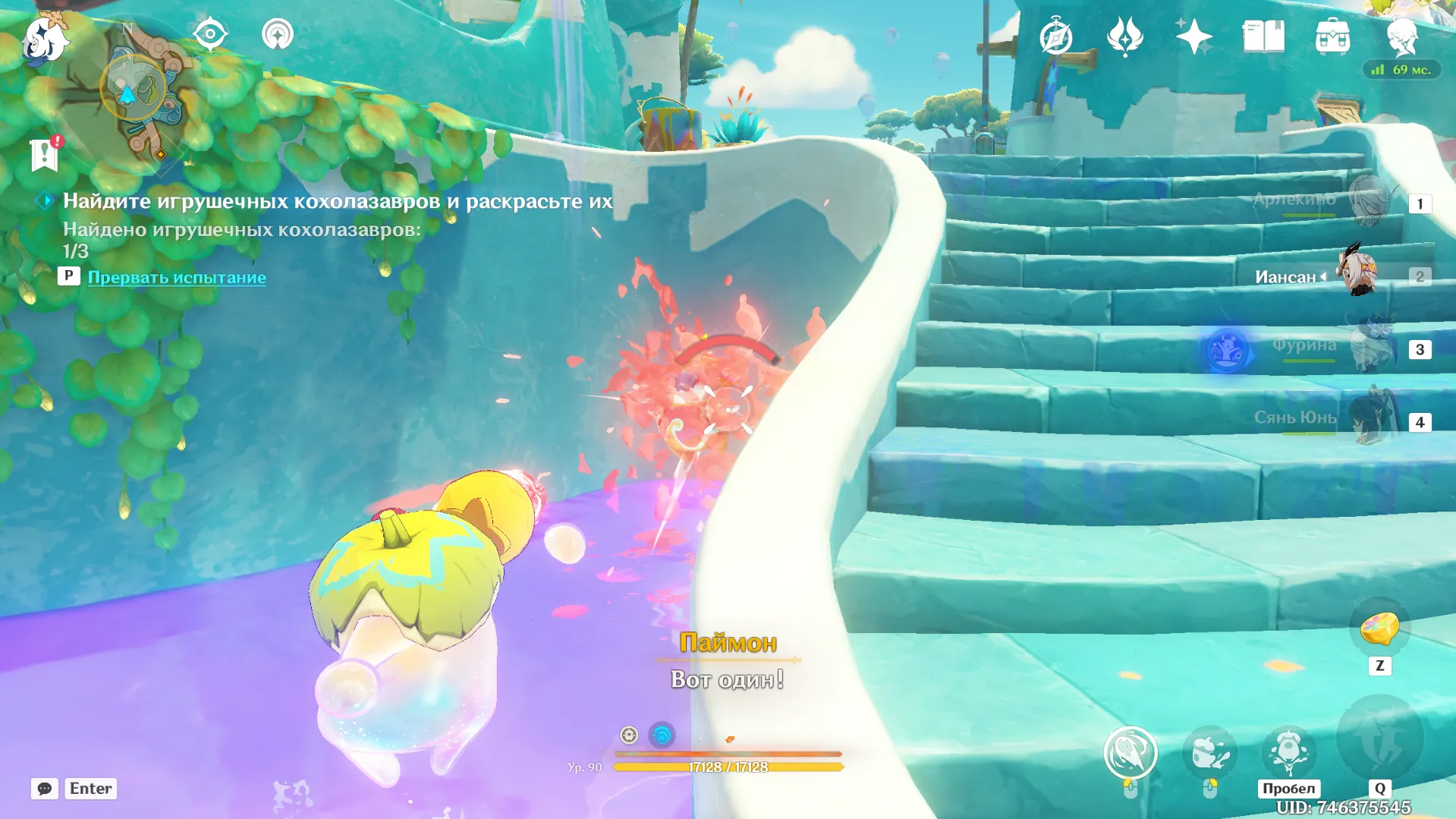Open the book tutorial archive icon
1456x819 pixels.
pos(1263,36)
